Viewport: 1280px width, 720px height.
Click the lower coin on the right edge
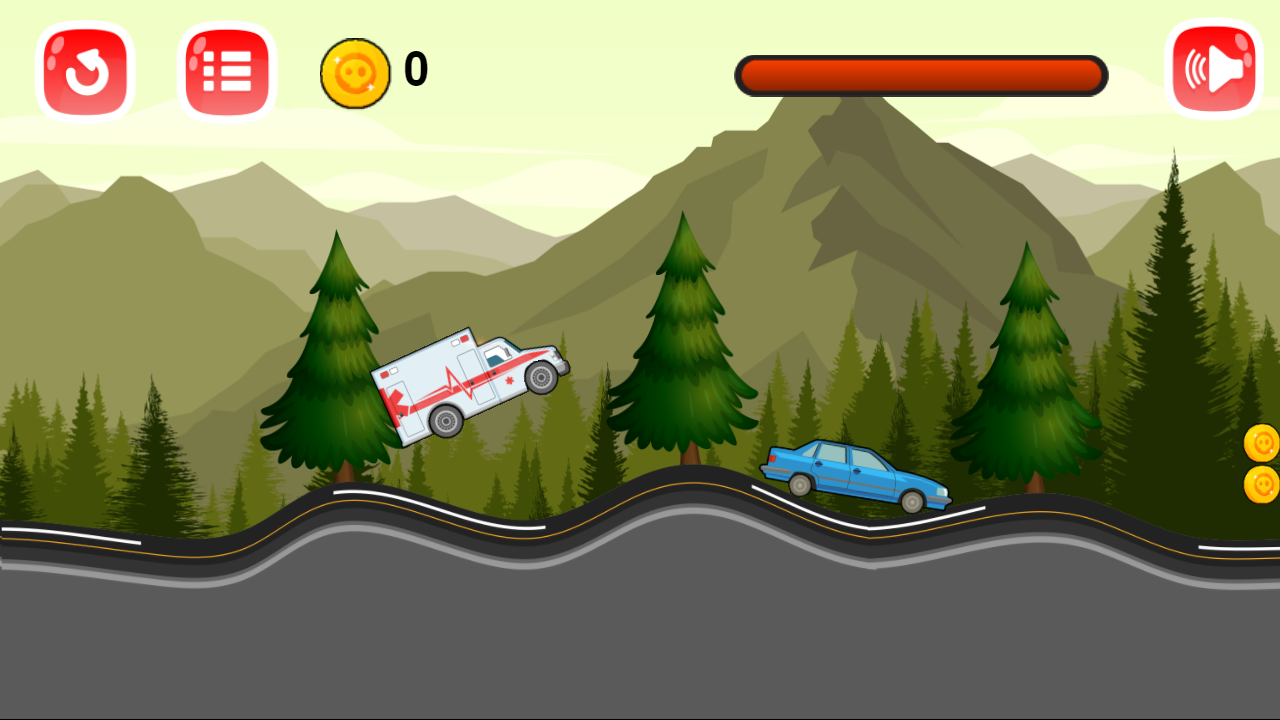click(x=1262, y=481)
